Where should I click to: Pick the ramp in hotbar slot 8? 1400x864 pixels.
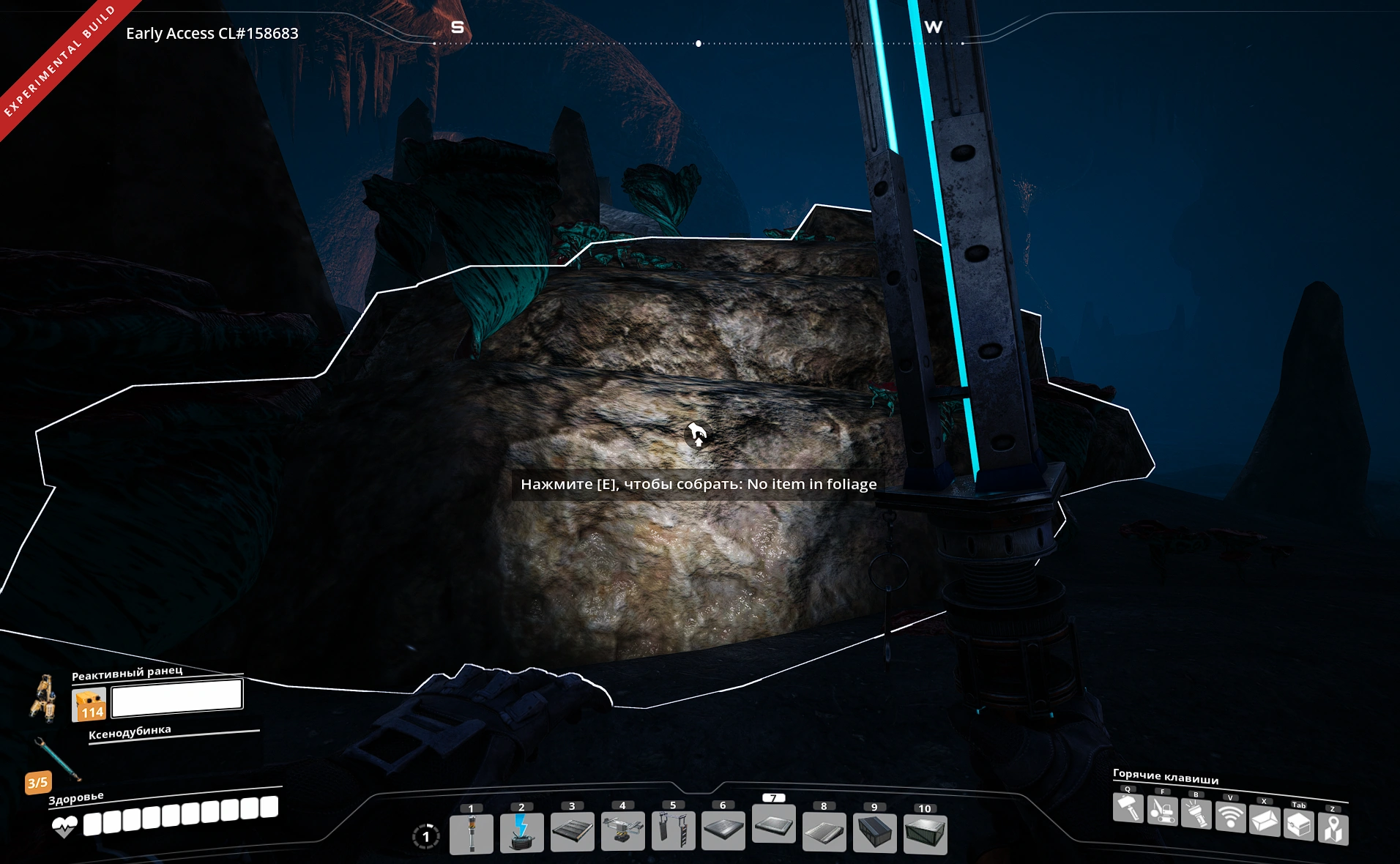click(824, 832)
